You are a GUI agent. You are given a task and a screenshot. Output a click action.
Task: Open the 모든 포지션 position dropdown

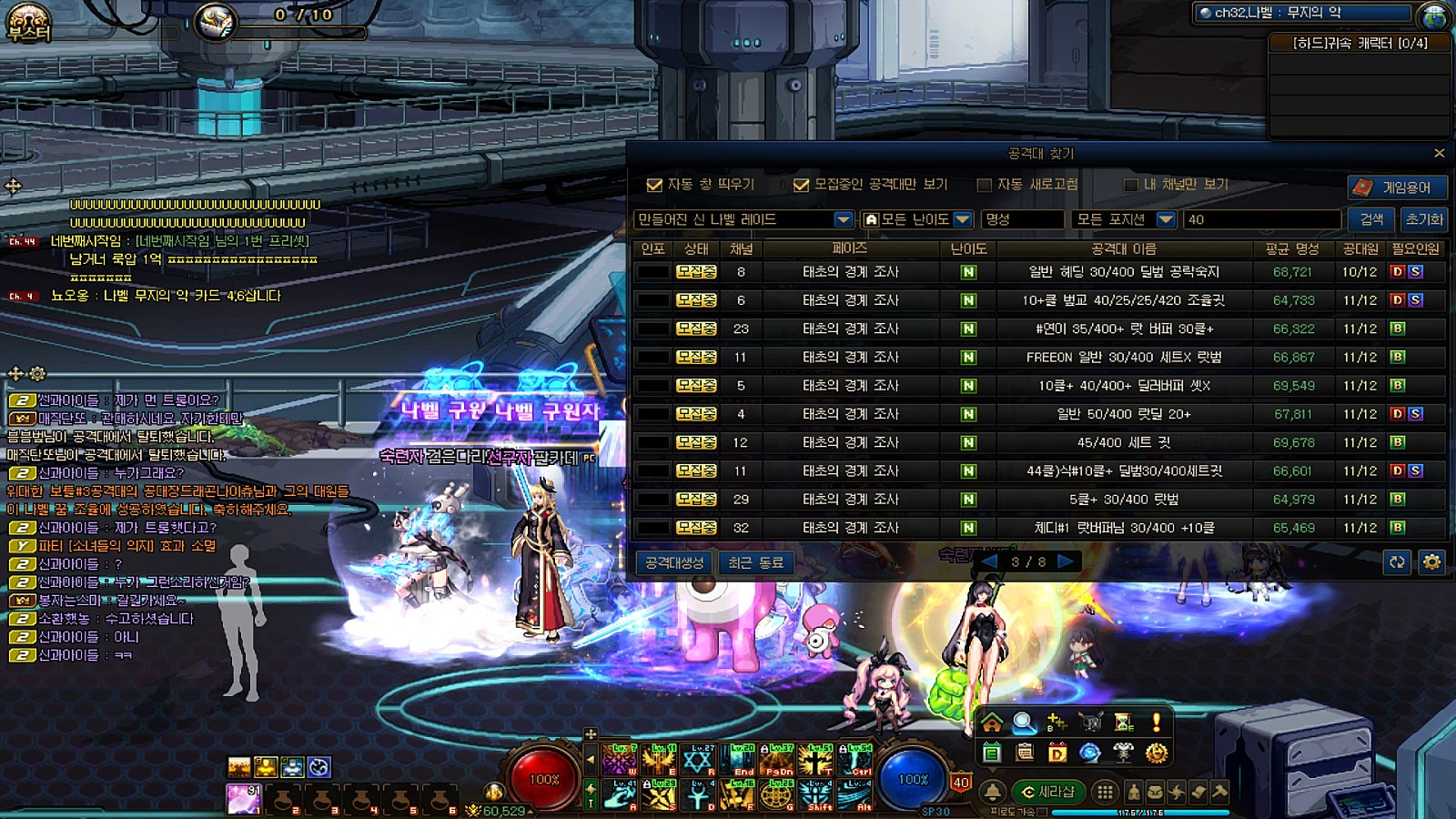tap(1165, 219)
